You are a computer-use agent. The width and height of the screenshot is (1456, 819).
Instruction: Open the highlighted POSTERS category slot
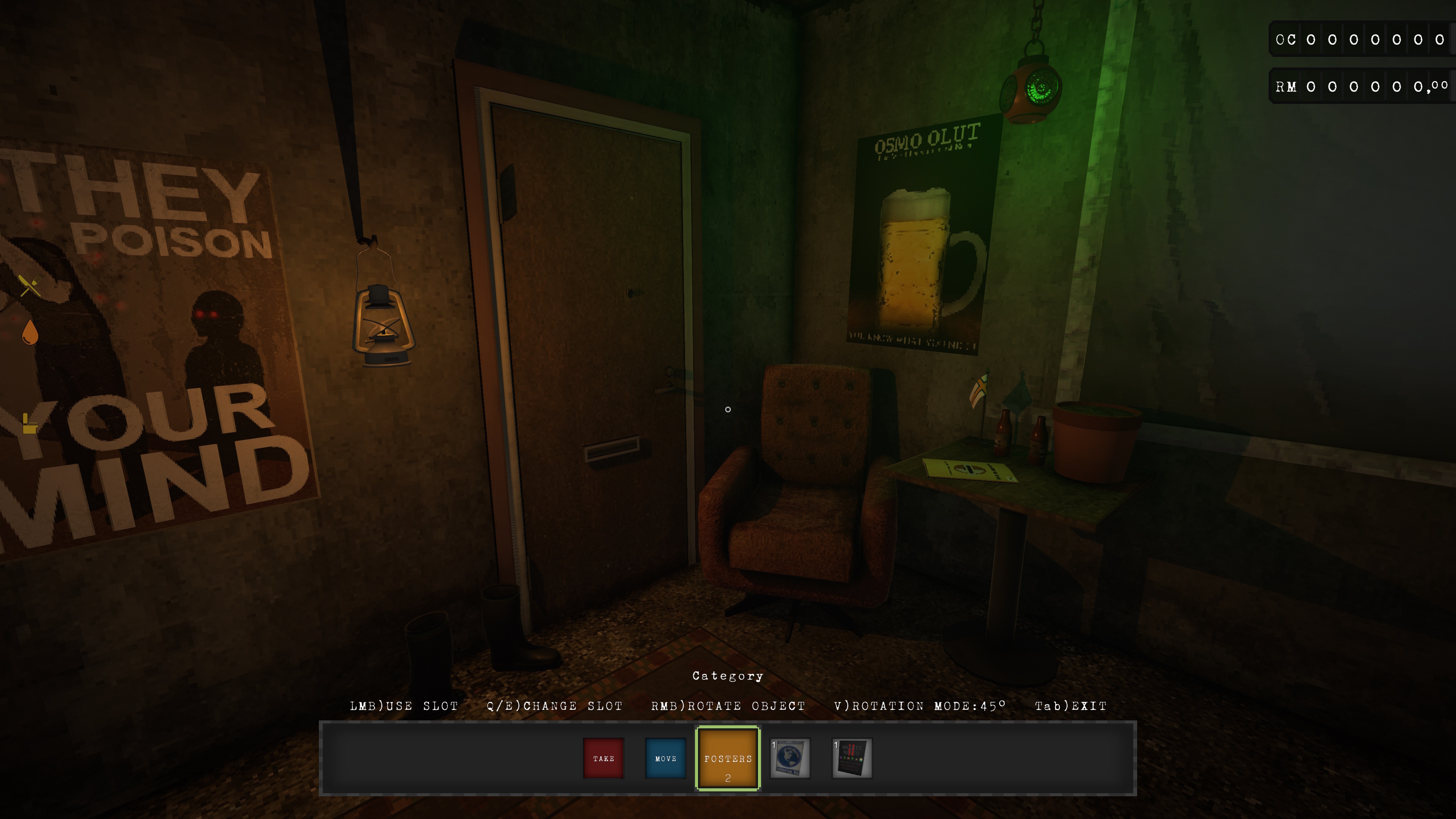(728, 758)
